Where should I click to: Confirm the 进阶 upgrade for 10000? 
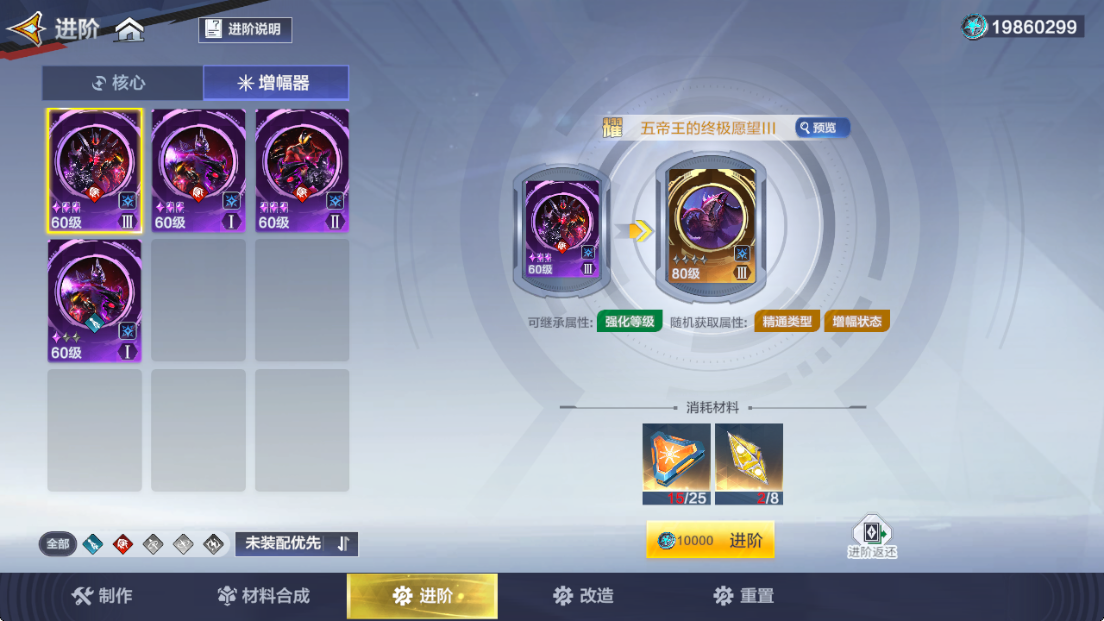pyautogui.click(x=710, y=541)
